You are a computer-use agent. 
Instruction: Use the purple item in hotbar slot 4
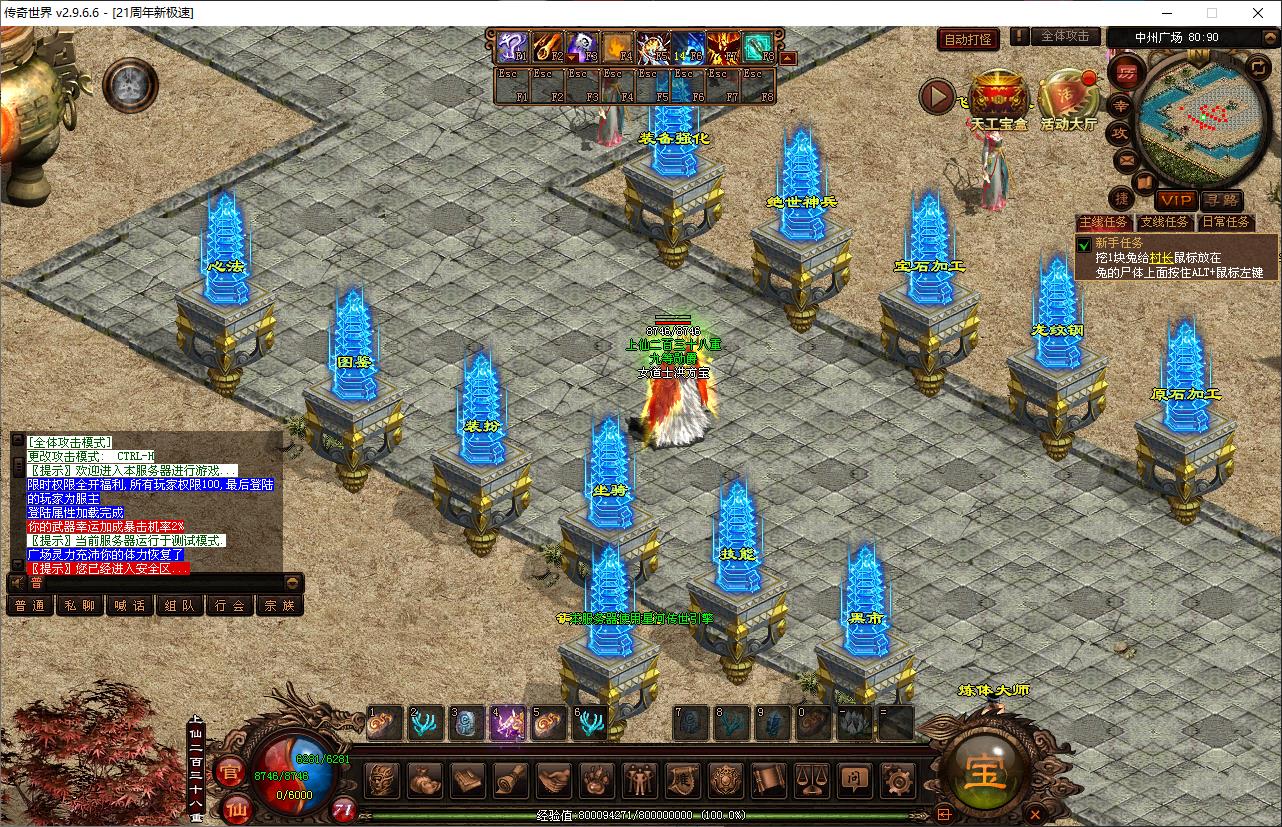point(507,723)
